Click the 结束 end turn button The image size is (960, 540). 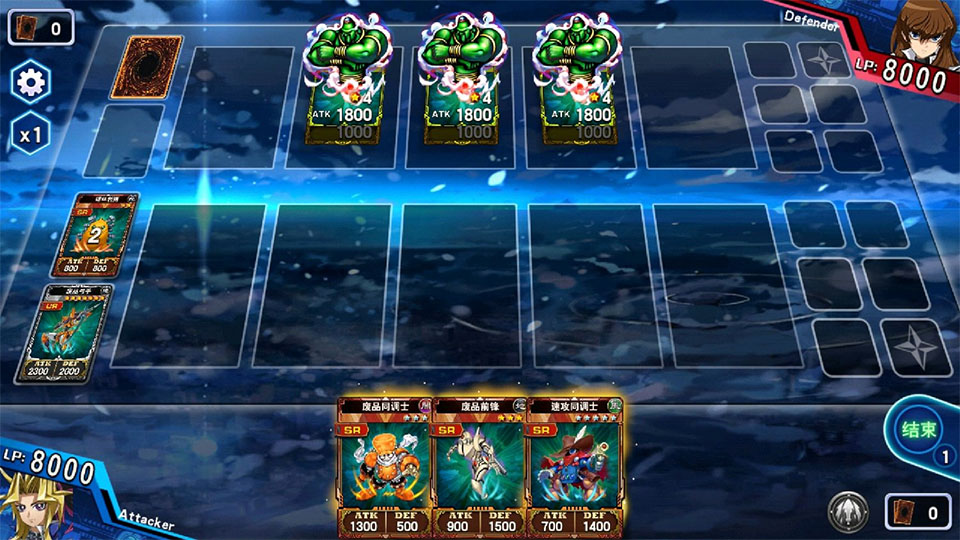(x=918, y=431)
